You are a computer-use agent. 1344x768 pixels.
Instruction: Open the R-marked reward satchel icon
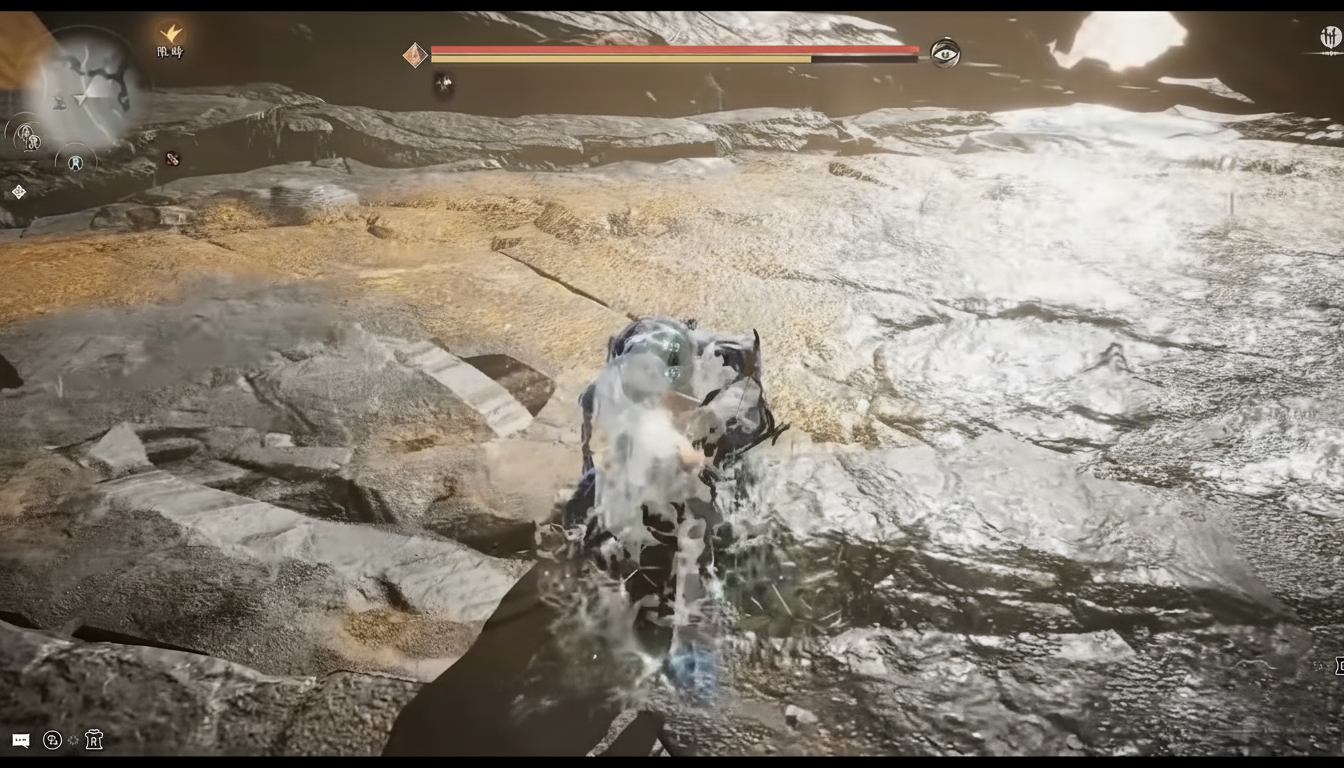point(94,740)
